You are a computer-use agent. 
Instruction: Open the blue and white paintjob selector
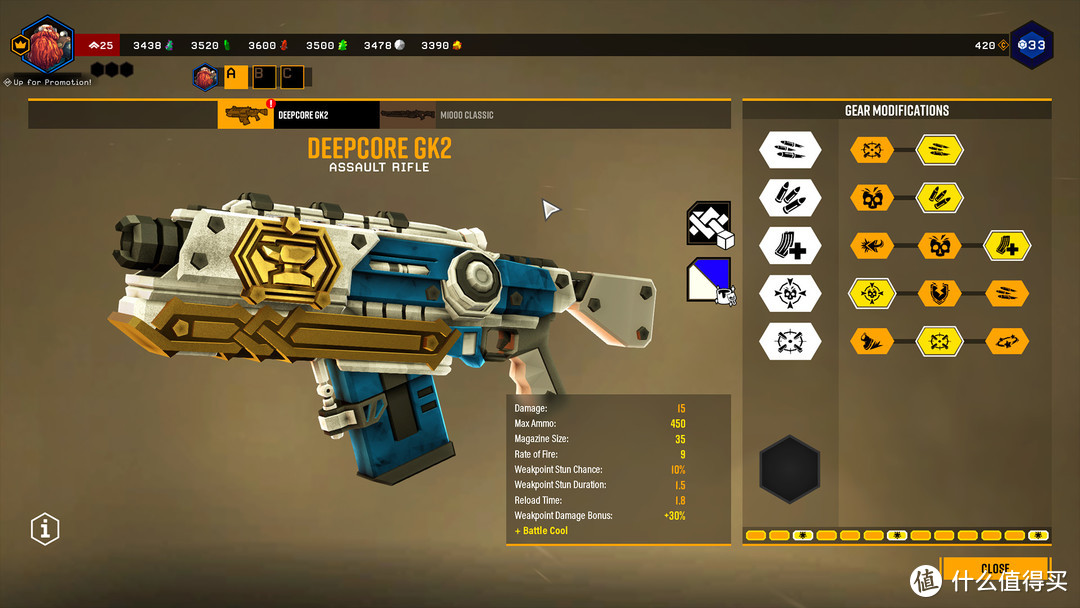click(x=709, y=279)
